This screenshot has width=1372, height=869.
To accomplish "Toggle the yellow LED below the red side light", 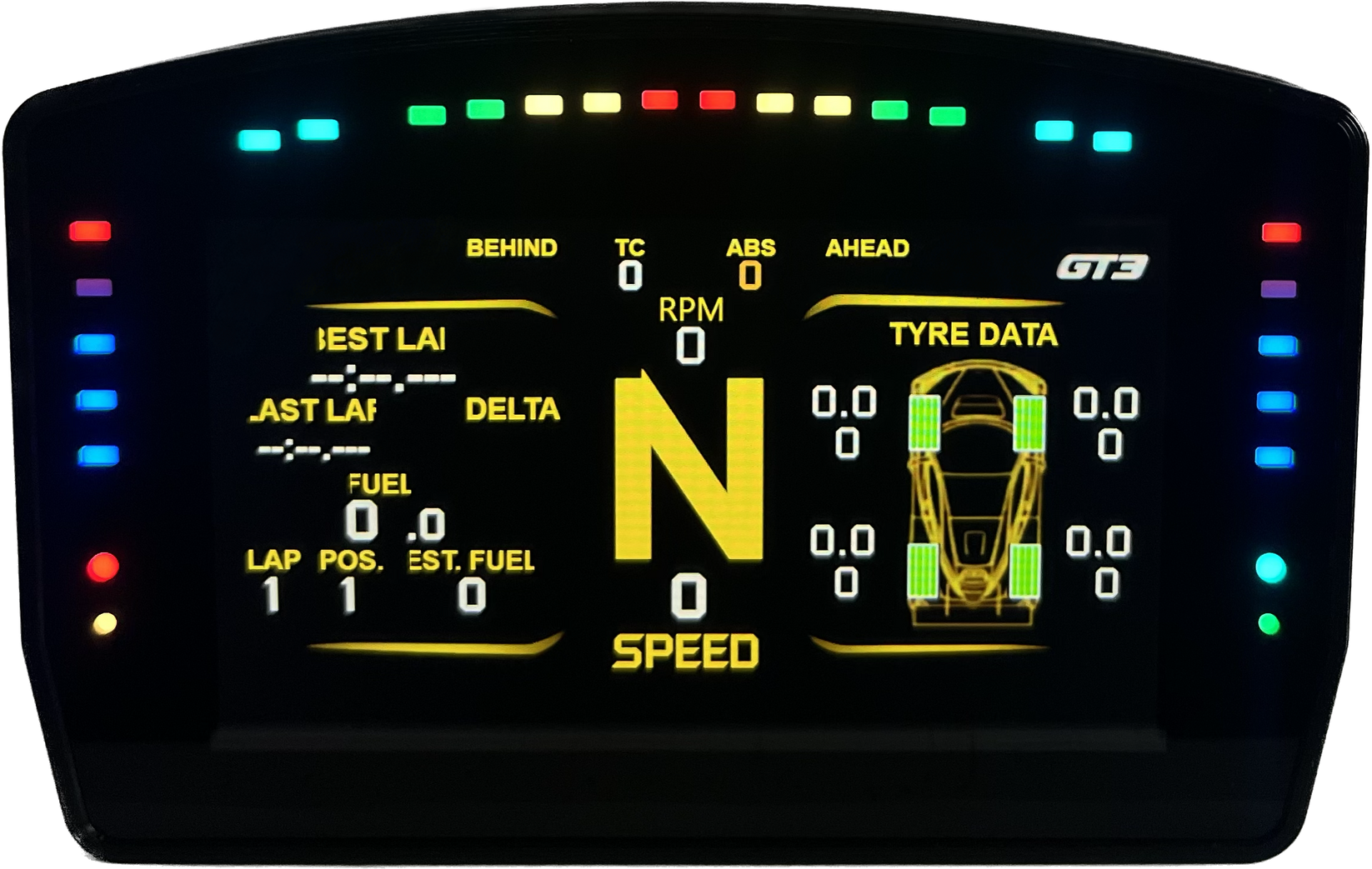I will tap(103, 622).
